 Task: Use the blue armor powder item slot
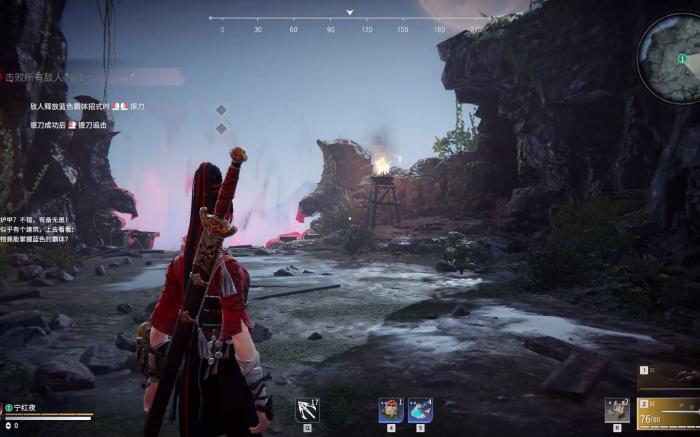coord(420,410)
